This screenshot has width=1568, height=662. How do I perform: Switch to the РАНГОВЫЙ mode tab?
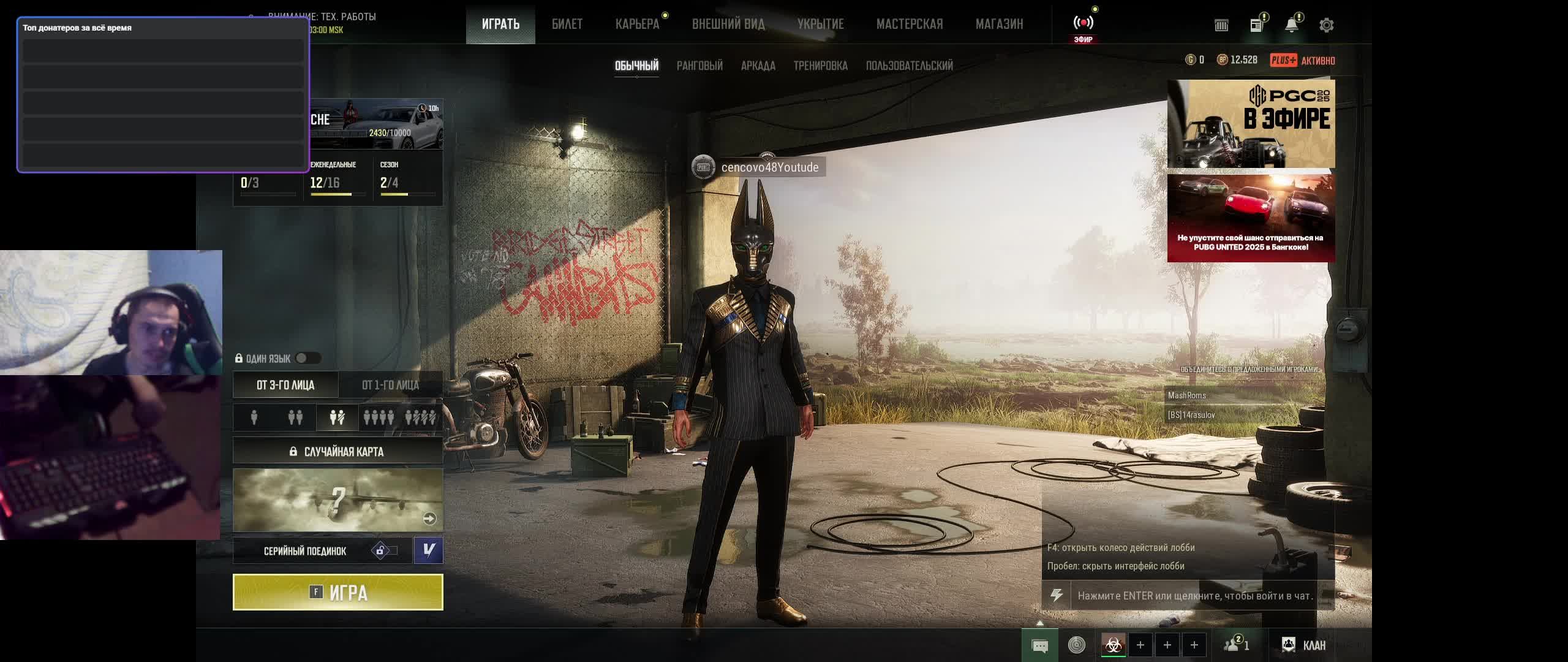tap(699, 66)
